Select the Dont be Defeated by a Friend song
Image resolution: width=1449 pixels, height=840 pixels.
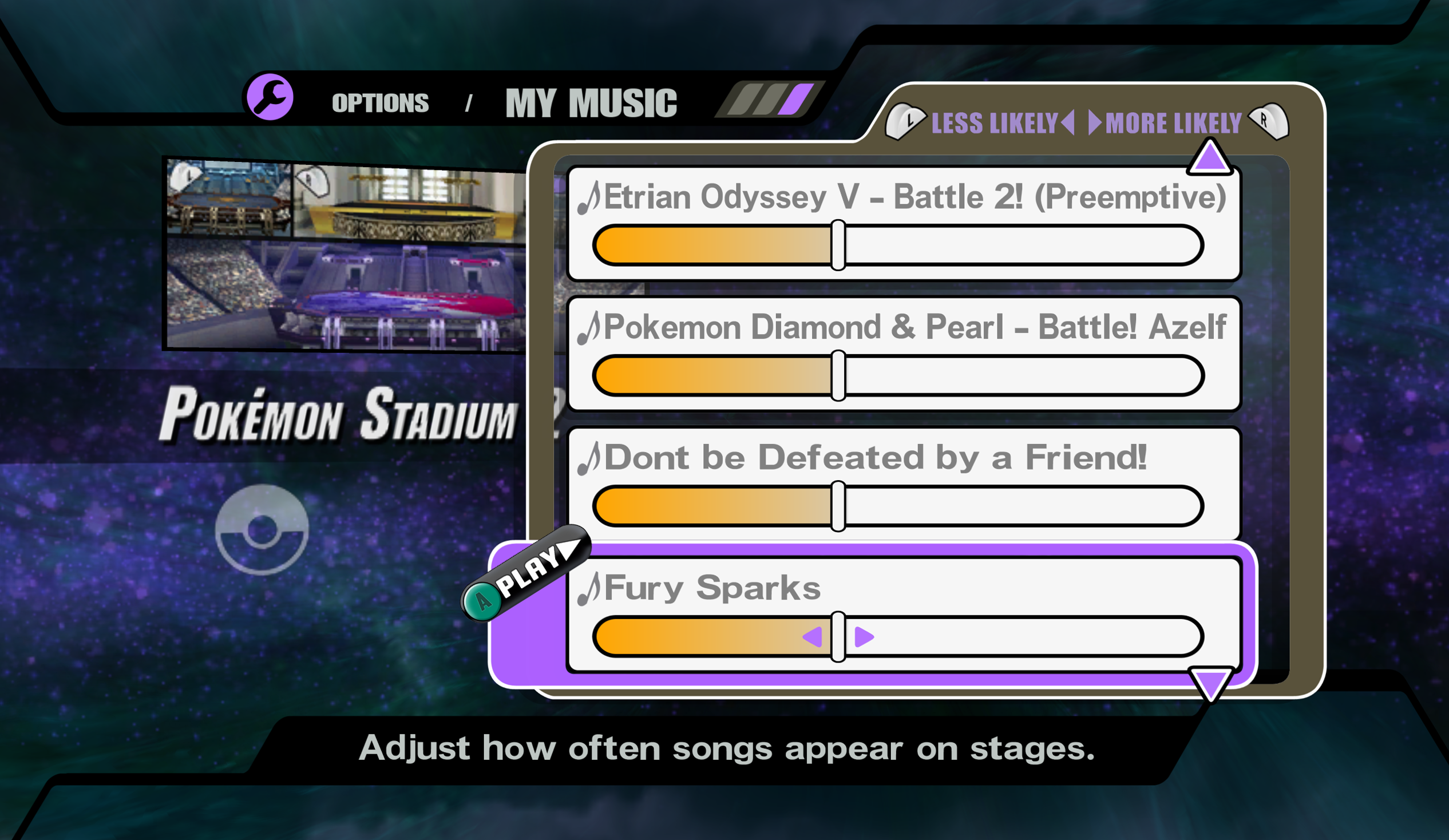click(x=875, y=458)
